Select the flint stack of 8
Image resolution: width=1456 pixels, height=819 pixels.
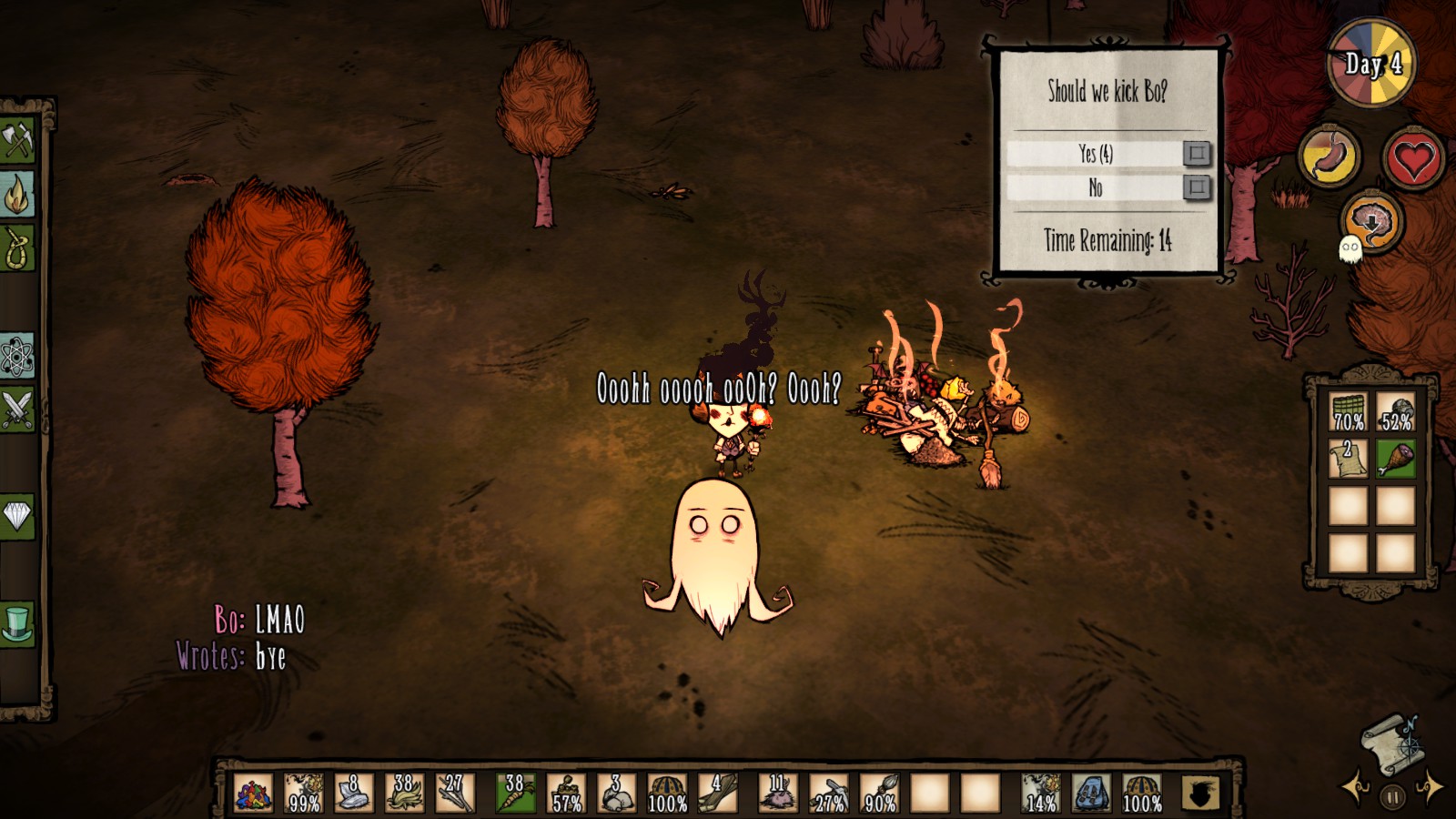(x=353, y=794)
